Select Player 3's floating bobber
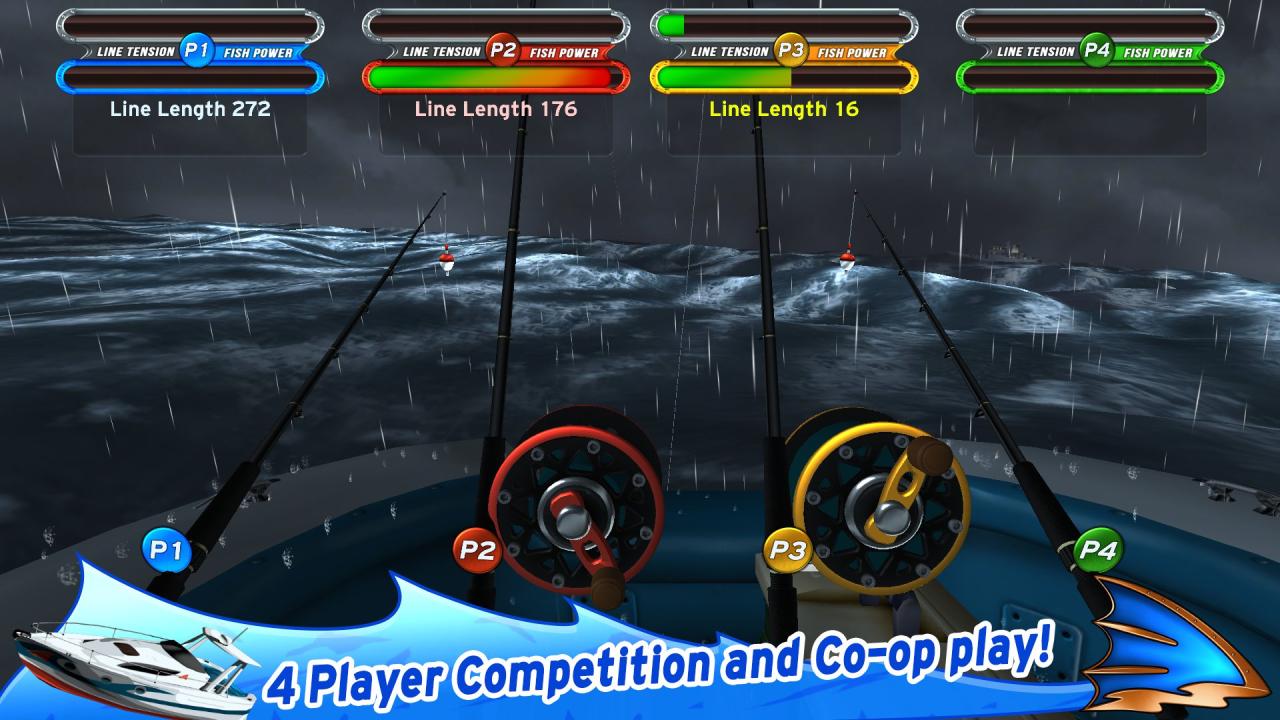This screenshot has width=1280, height=720. 845,262
